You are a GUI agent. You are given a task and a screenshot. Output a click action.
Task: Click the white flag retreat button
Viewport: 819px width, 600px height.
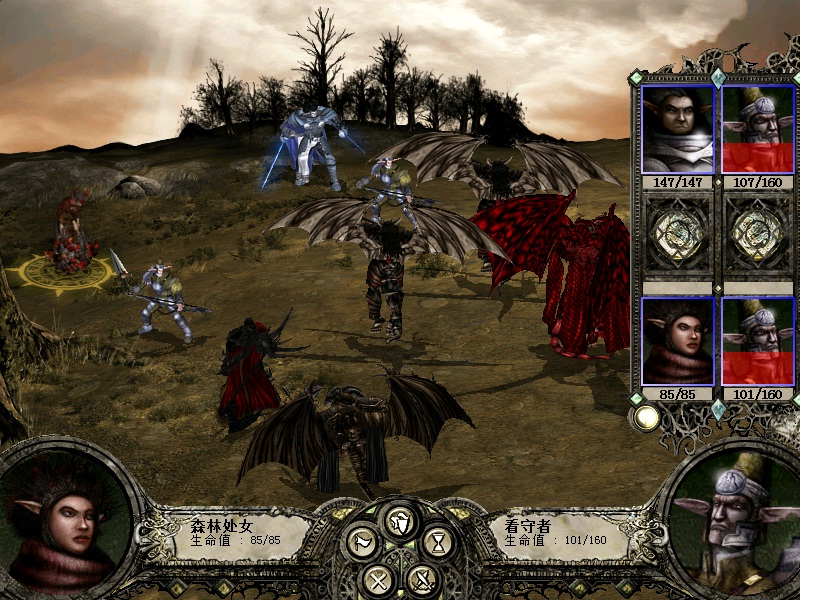(x=362, y=544)
